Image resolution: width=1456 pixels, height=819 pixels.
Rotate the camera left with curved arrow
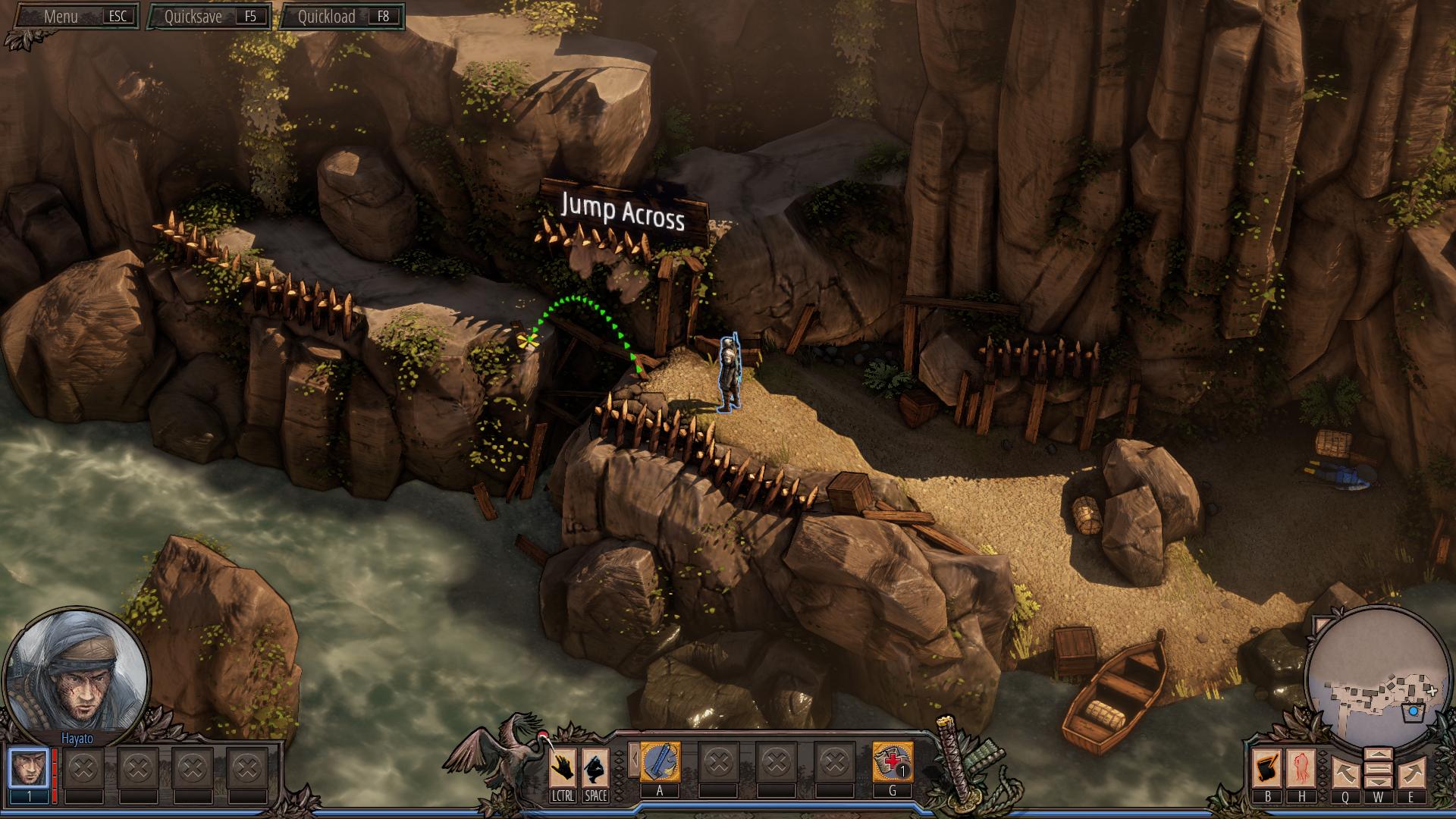[x=1345, y=773]
